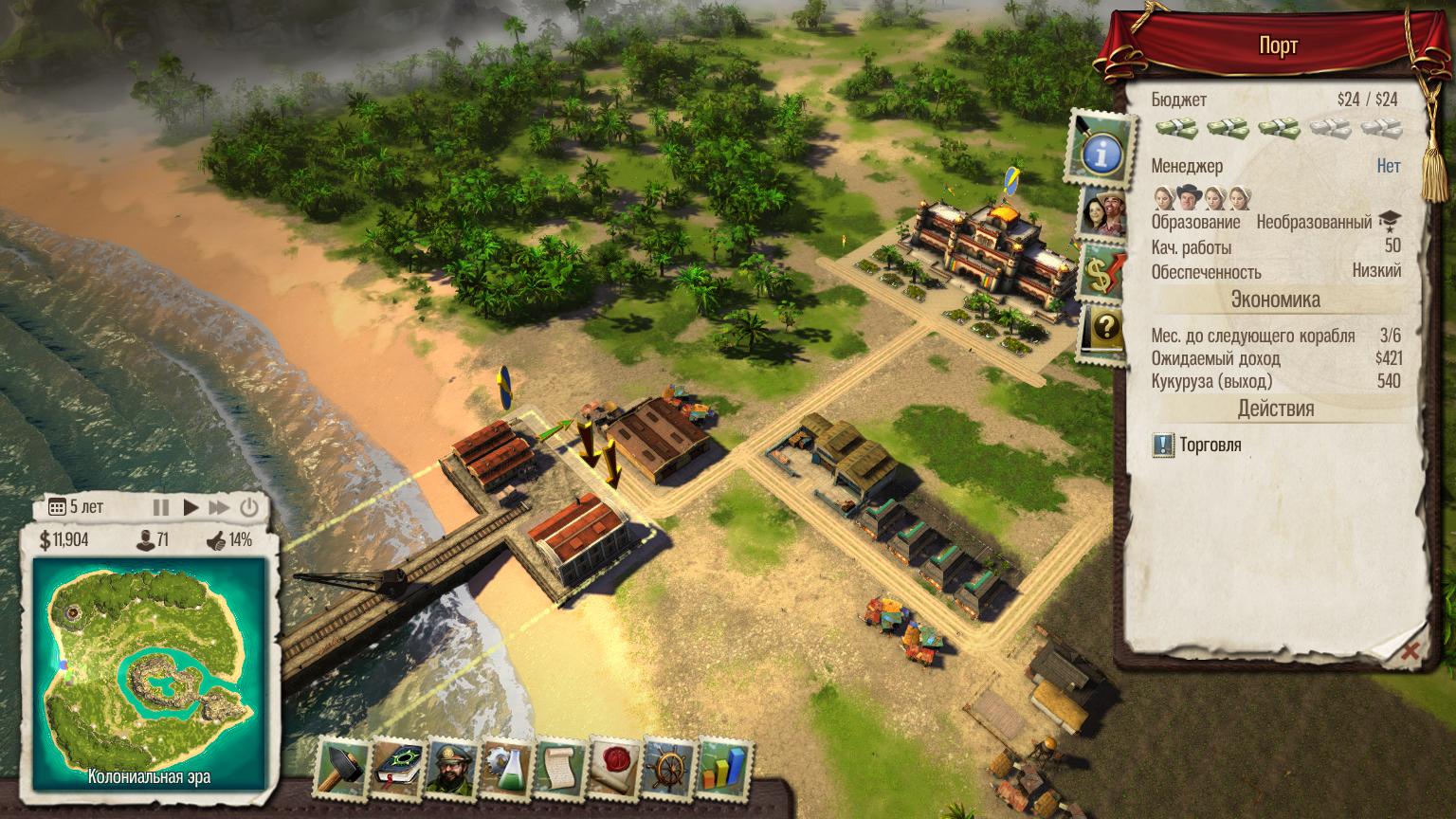This screenshot has width=1456, height=819.
Task: Close the Порт panel with red X
Action: (1410, 651)
